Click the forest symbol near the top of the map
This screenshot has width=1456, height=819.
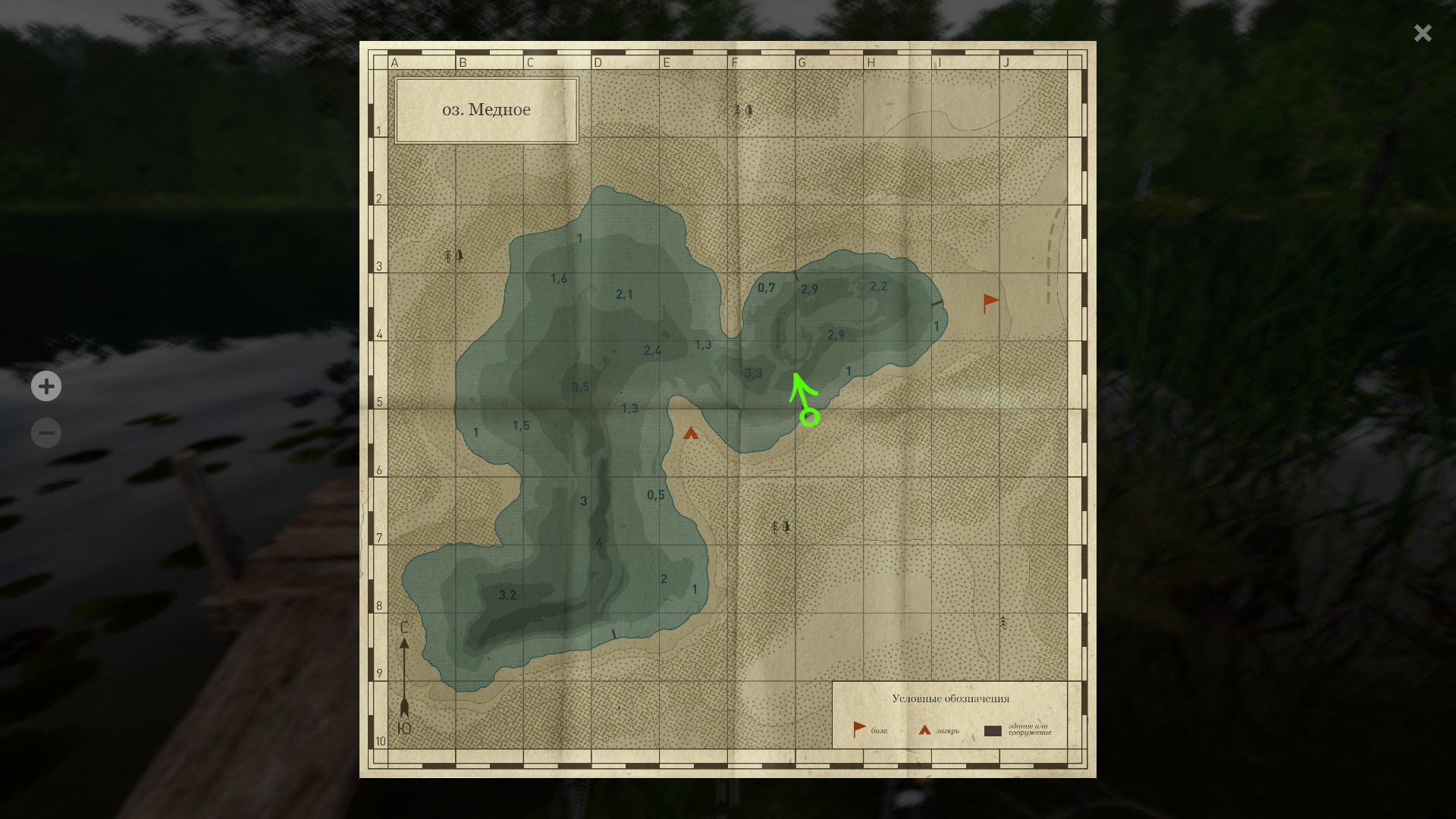point(741,111)
